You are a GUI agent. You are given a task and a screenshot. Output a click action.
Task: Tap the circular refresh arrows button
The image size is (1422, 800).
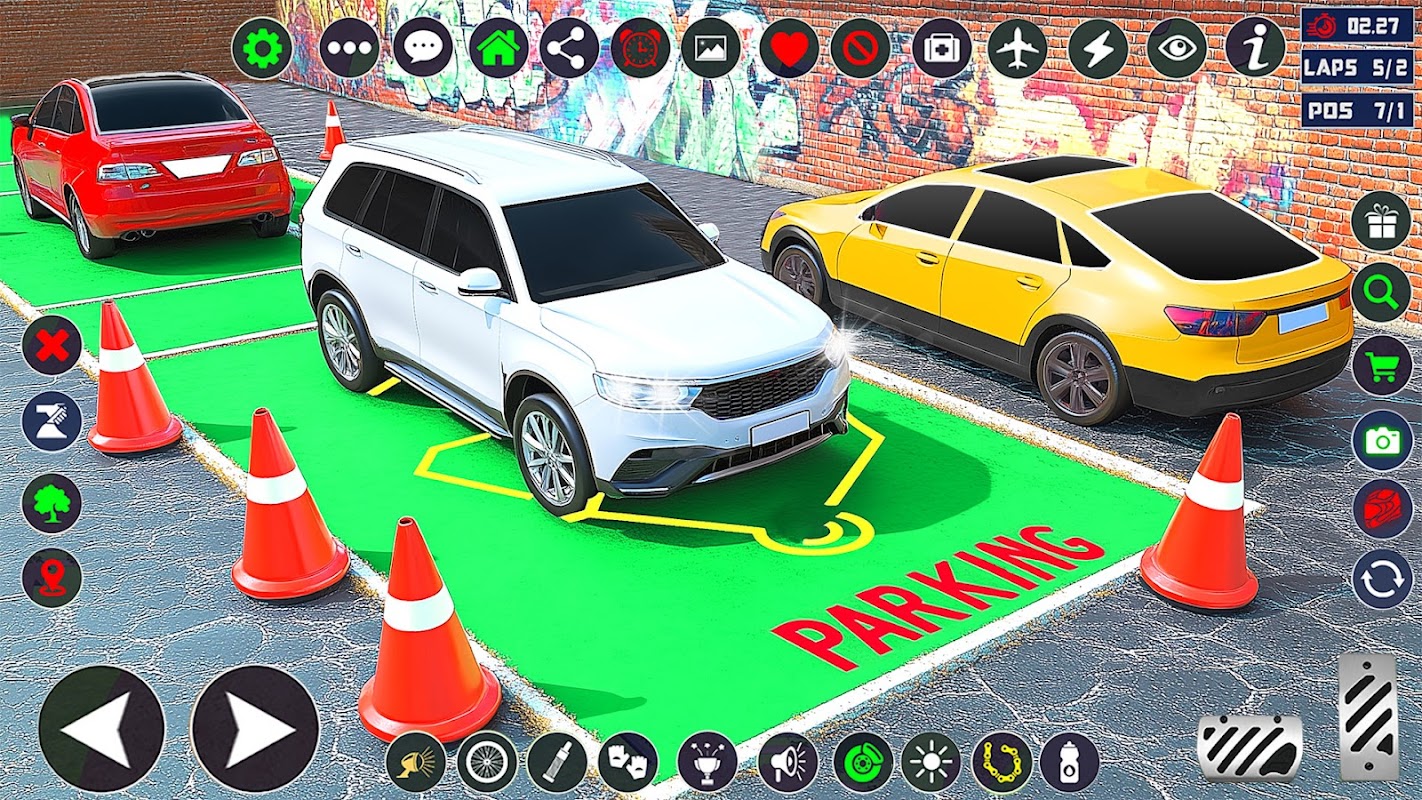(x=1381, y=580)
